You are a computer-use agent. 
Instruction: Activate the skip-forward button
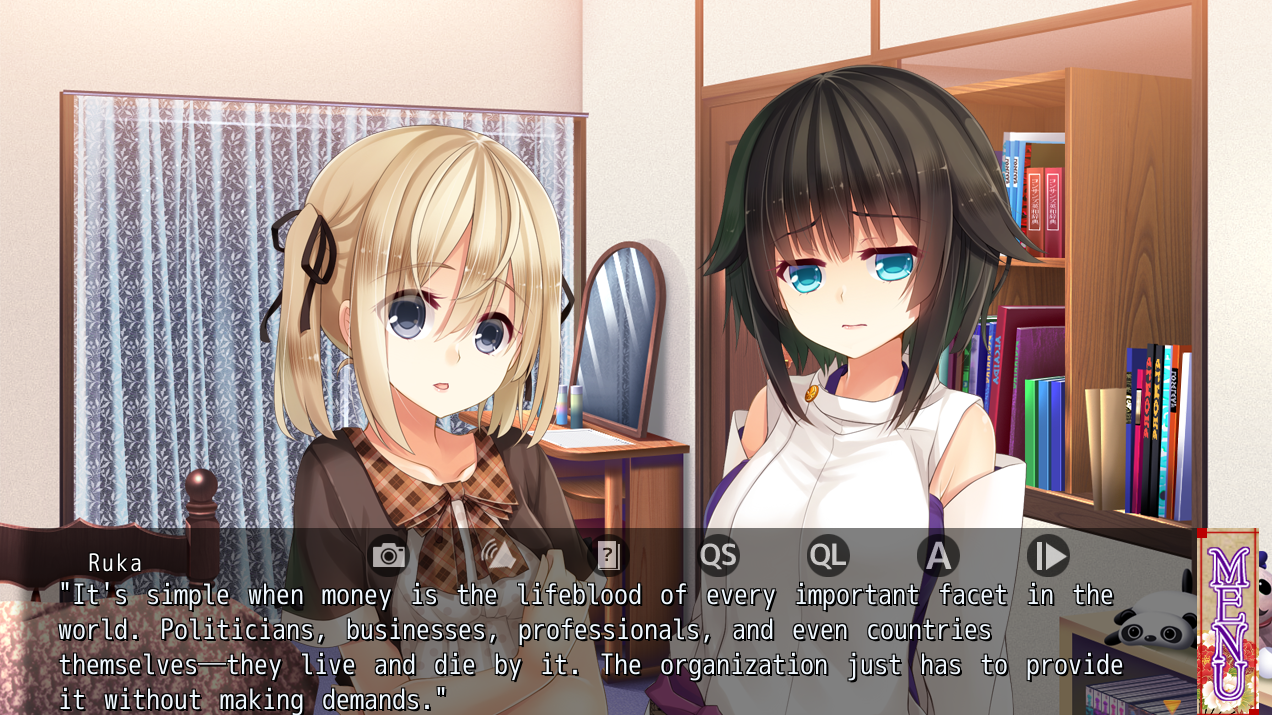click(x=1048, y=555)
